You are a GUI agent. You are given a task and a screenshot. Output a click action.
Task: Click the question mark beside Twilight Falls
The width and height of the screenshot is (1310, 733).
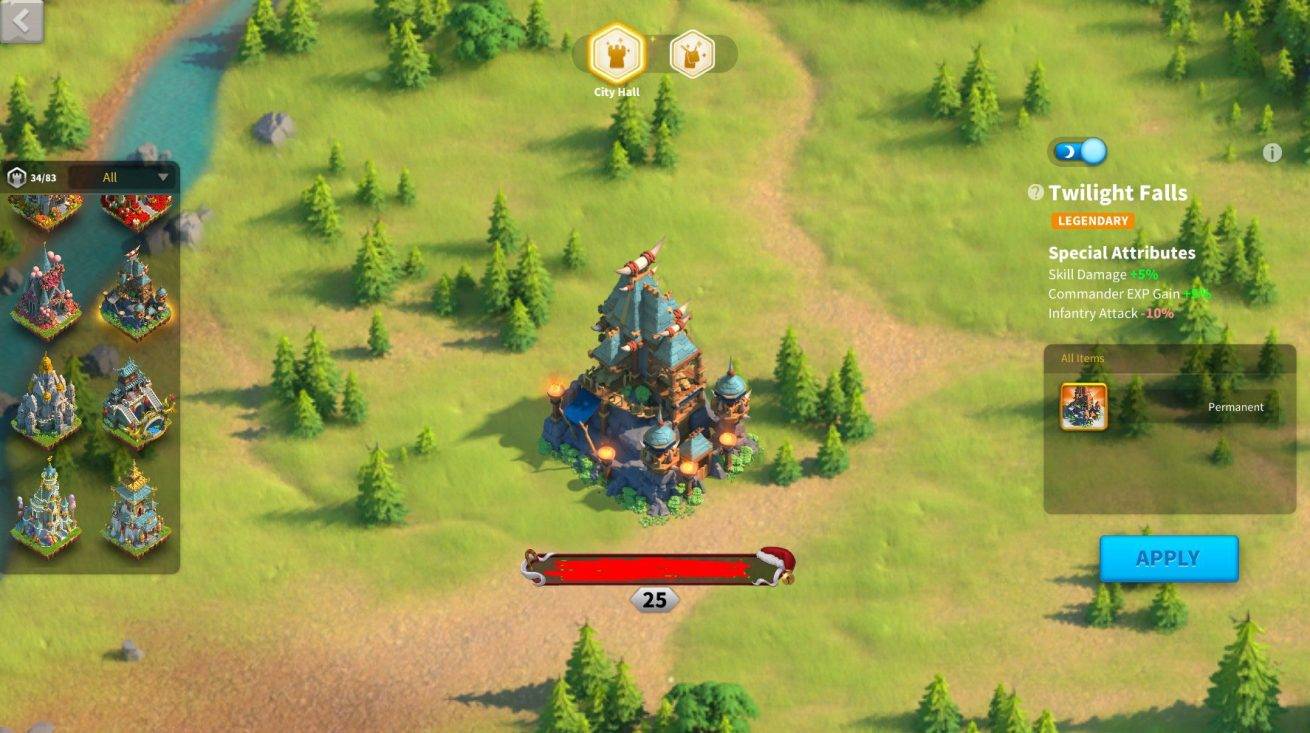1036,193
